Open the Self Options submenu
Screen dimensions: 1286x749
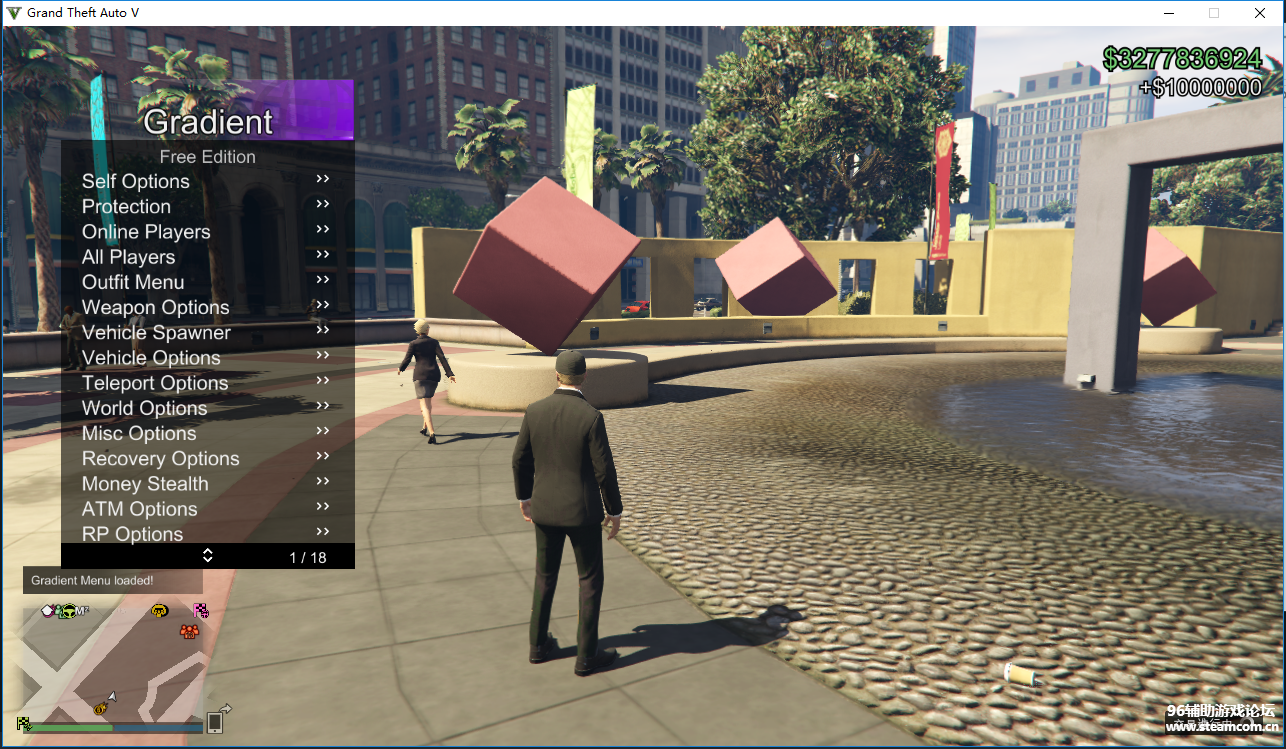136,181
